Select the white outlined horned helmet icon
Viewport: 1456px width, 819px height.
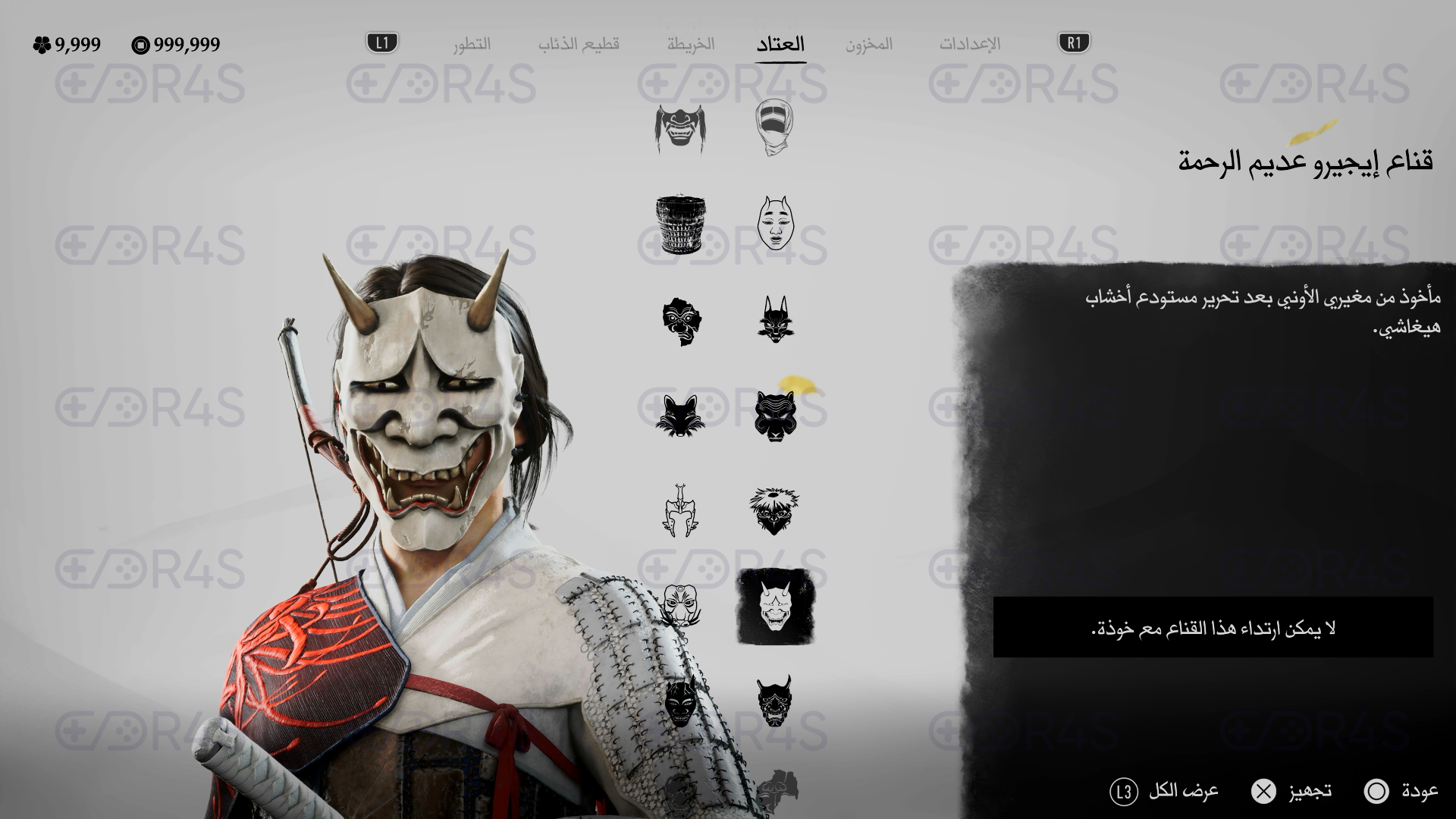tap(680, 510)
